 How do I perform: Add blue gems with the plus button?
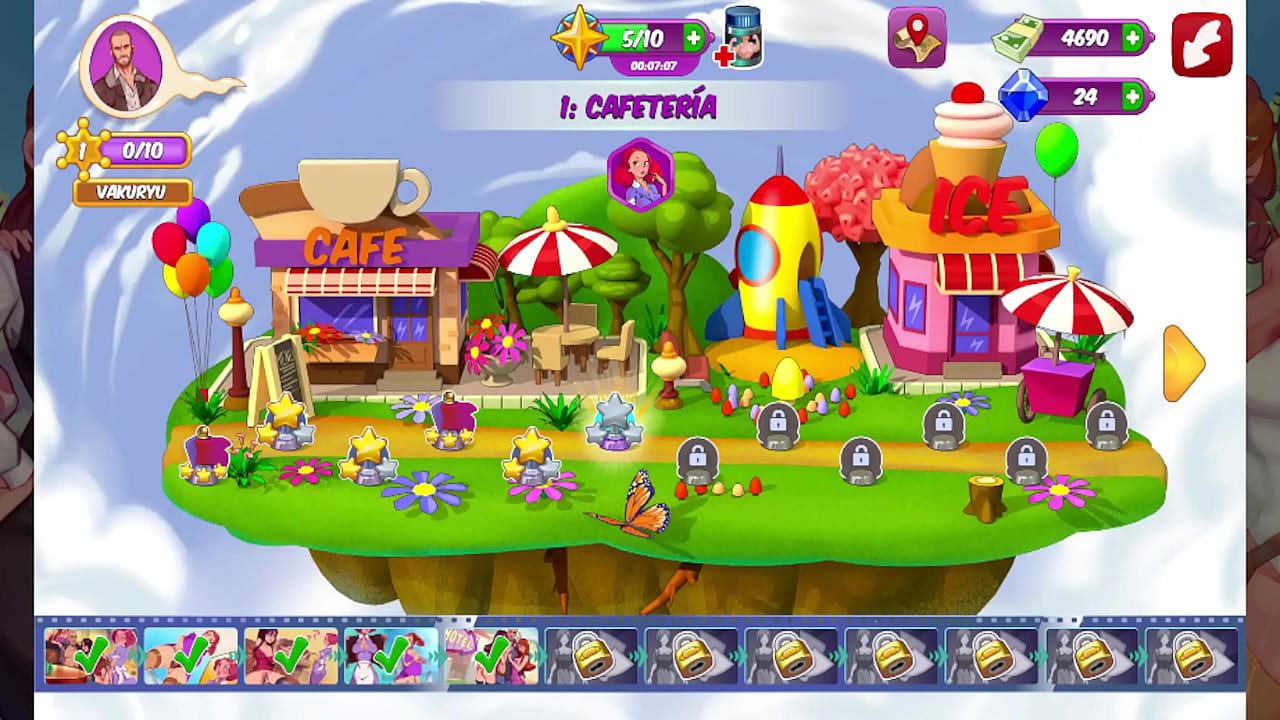pyautogui.click(x=1132, y=97)
